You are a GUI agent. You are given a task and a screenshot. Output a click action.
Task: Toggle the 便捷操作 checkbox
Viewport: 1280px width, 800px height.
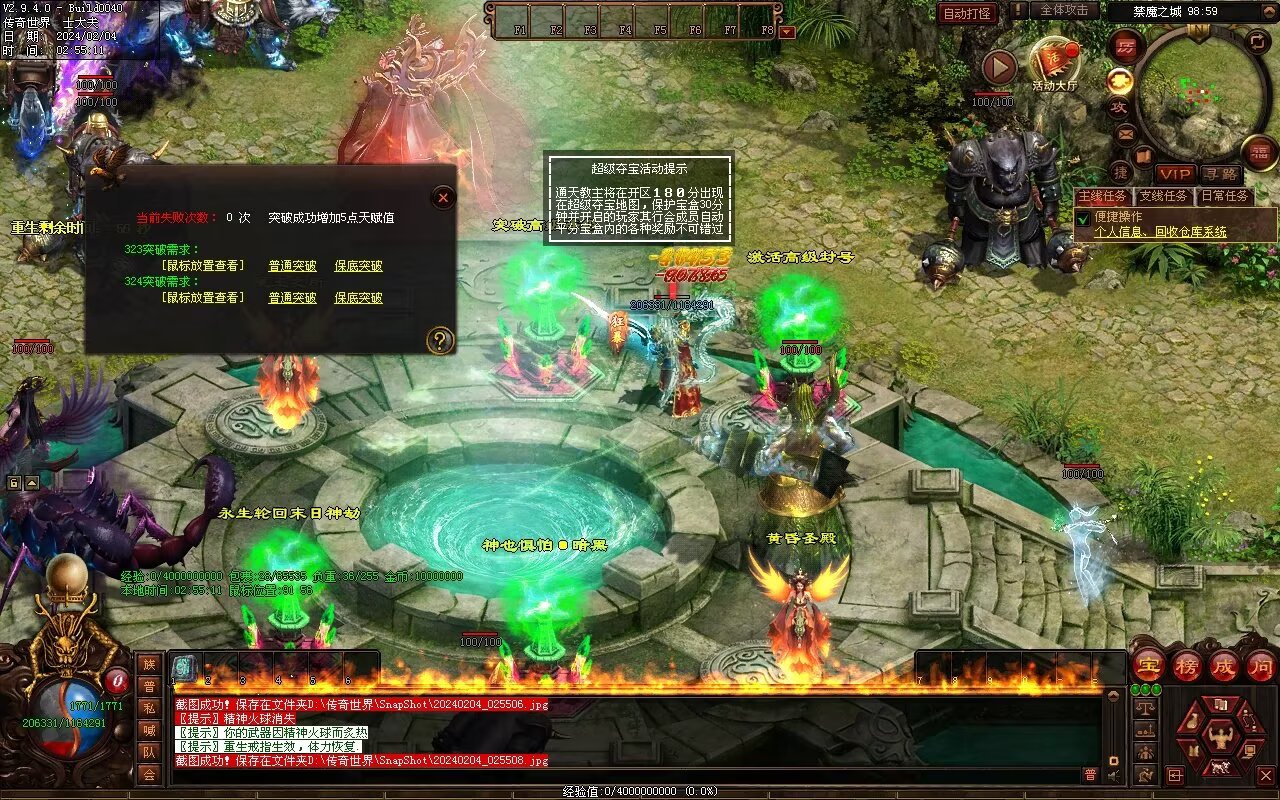(x=1083, y=217)
